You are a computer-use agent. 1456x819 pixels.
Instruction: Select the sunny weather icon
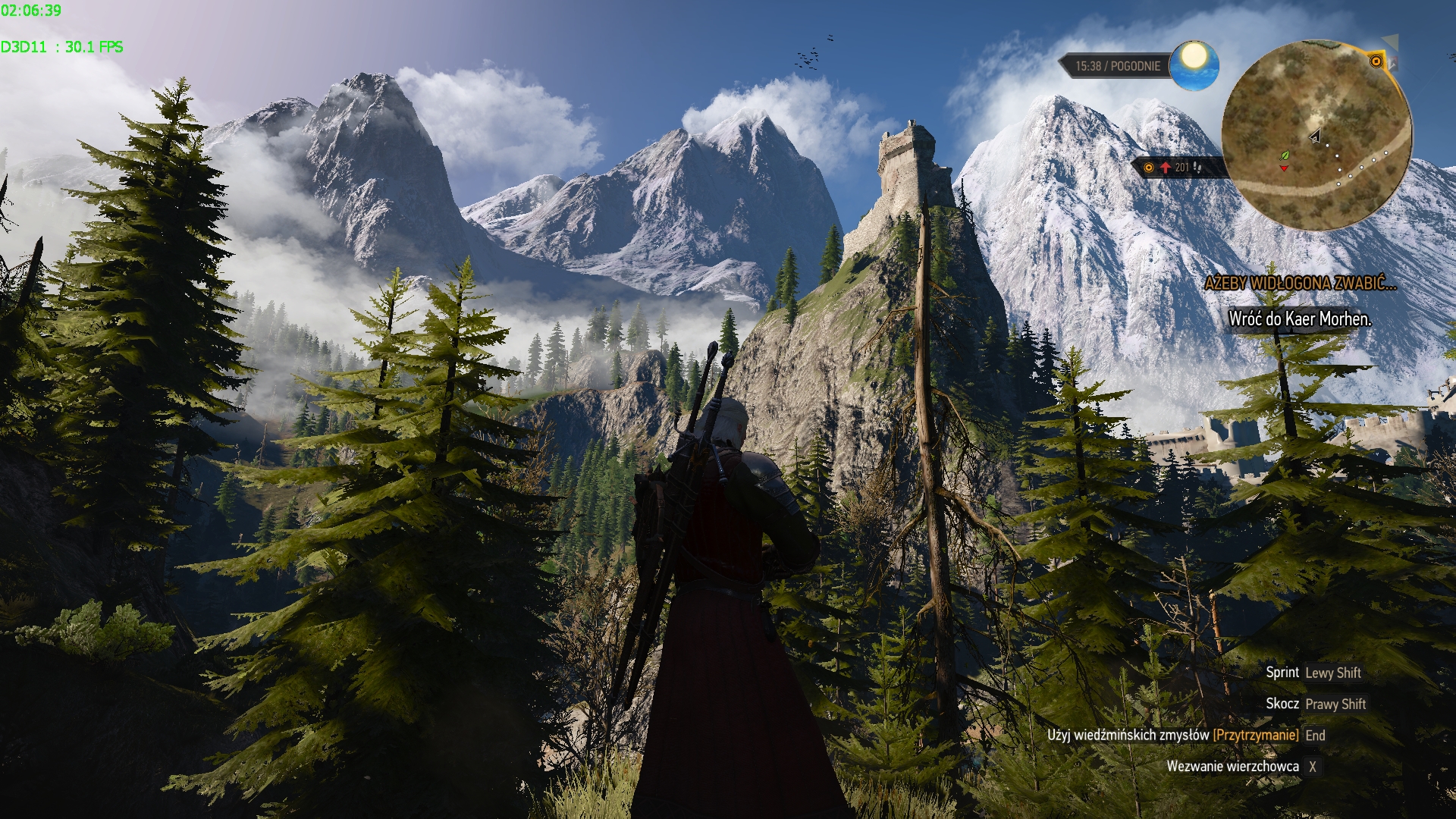coord(1194,64)
